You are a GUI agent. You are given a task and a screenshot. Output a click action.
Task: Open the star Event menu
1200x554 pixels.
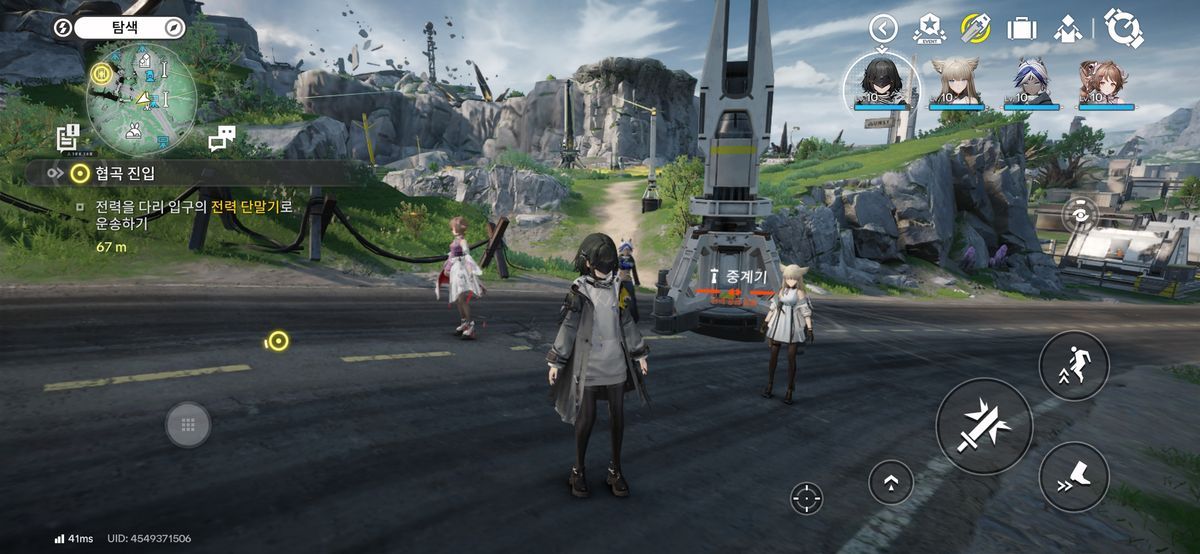pos(928,29)
